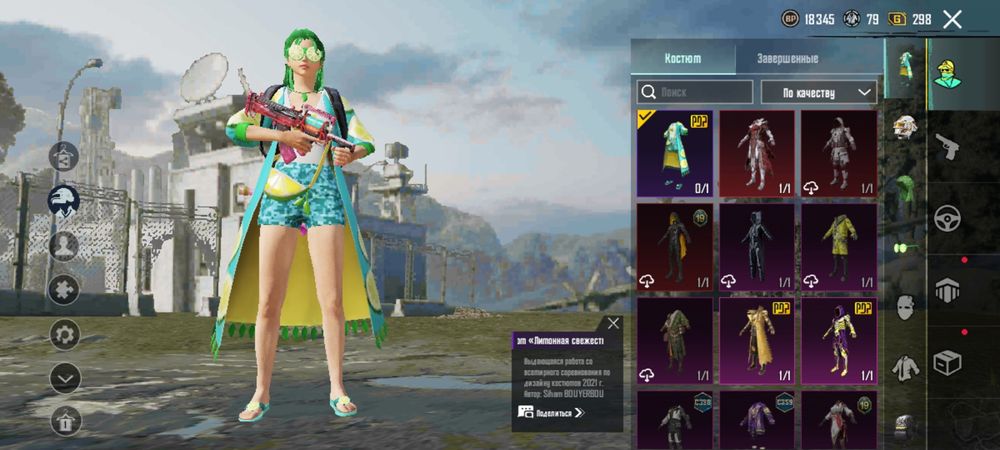
Task: Open the steering wheel vehicles category
Action: [x=947, y=218]
